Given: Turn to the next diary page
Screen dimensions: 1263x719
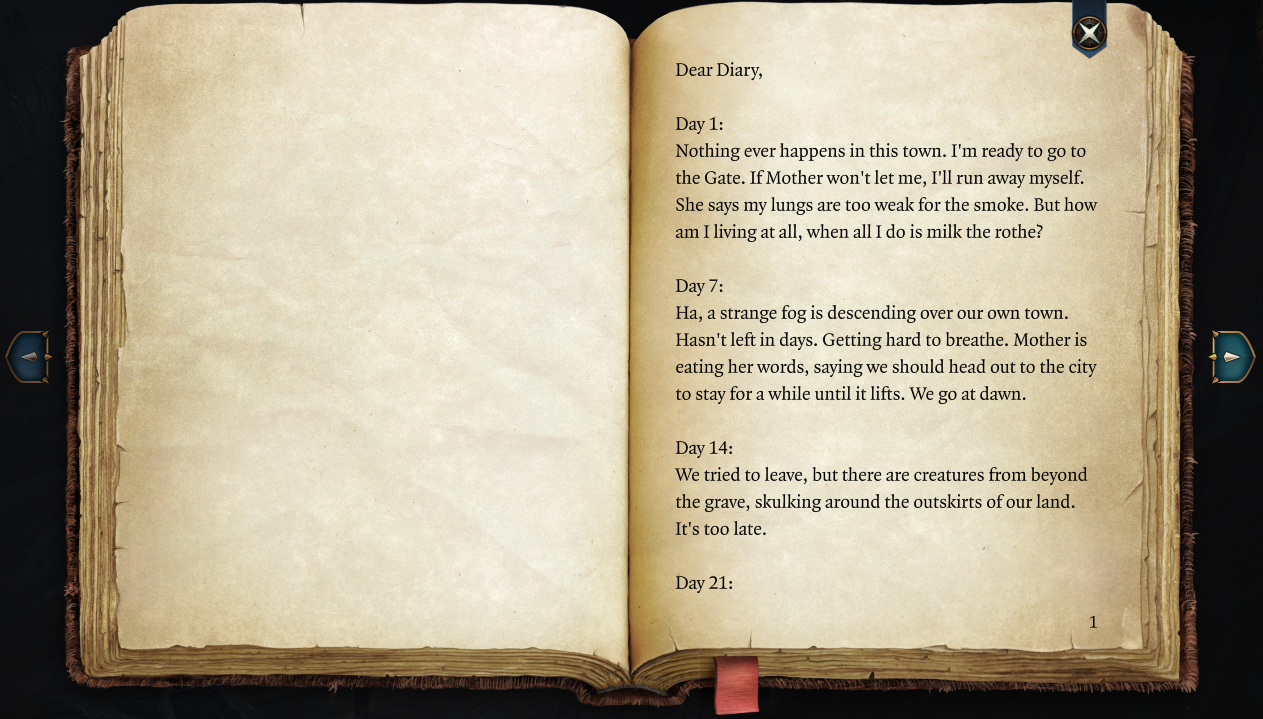Looking at the screenshot, I should pos(1232,357).
